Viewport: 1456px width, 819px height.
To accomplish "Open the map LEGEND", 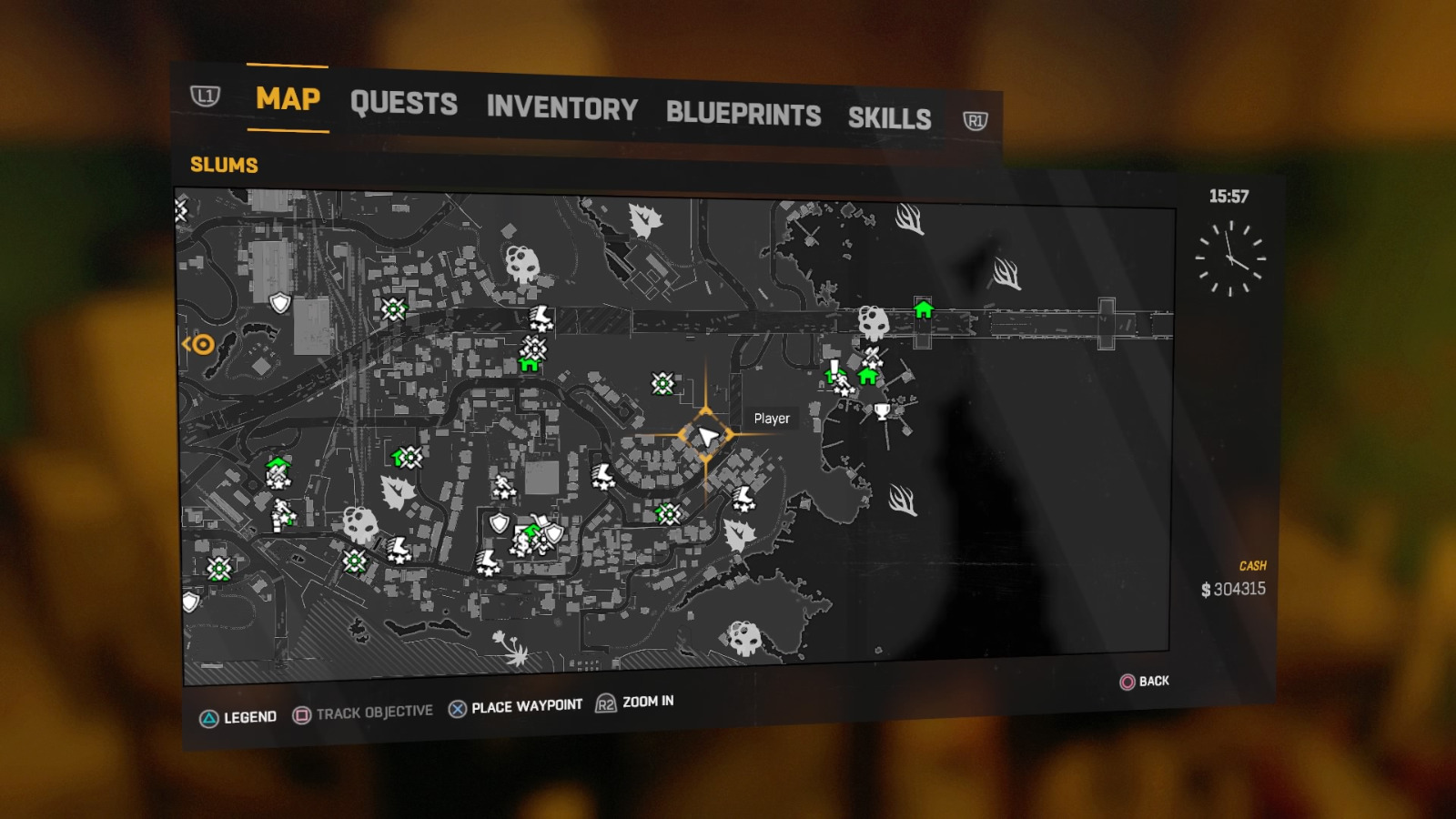I will (249, 716).
